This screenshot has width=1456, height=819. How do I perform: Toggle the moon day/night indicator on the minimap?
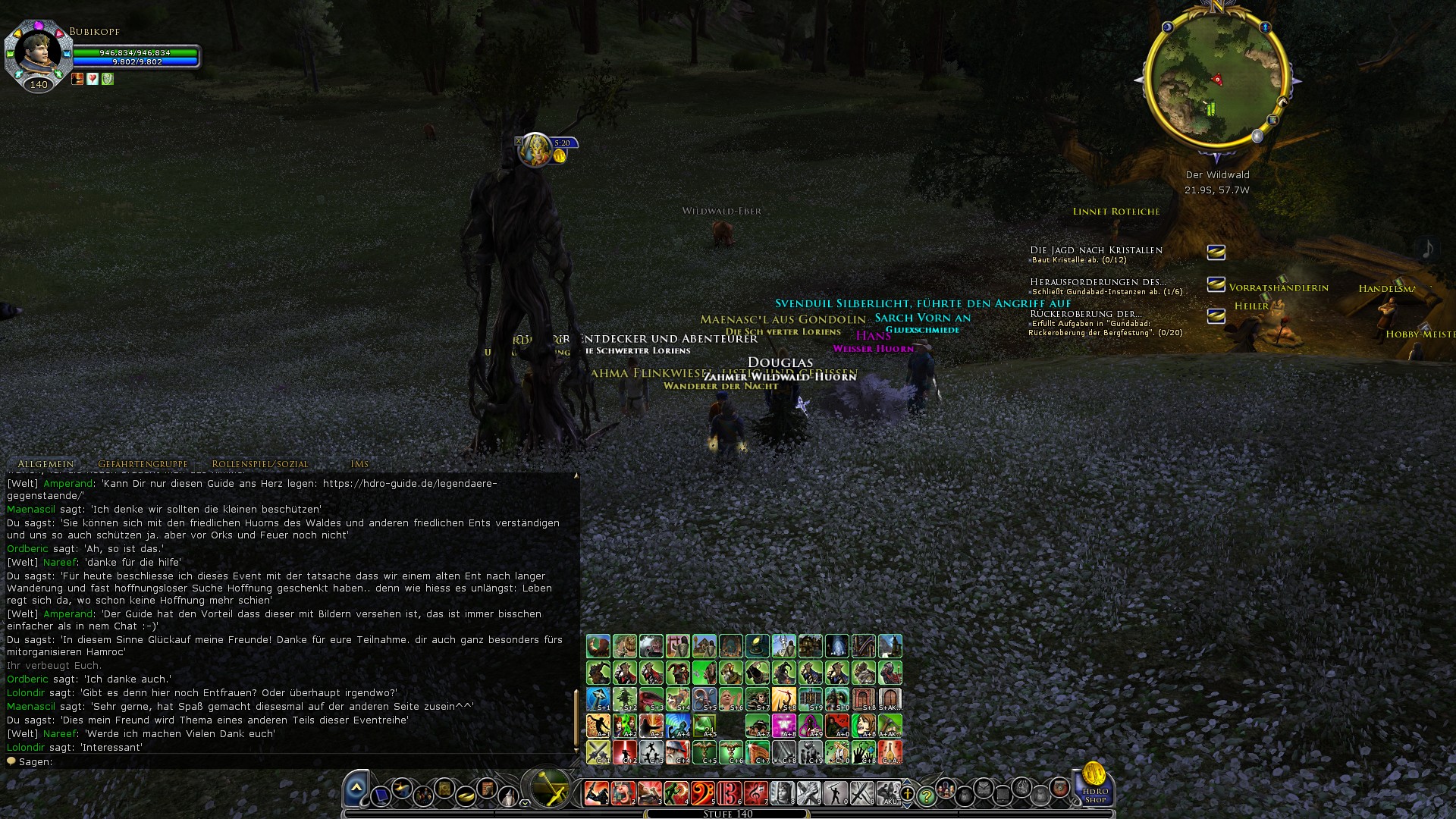[1168, 27]
